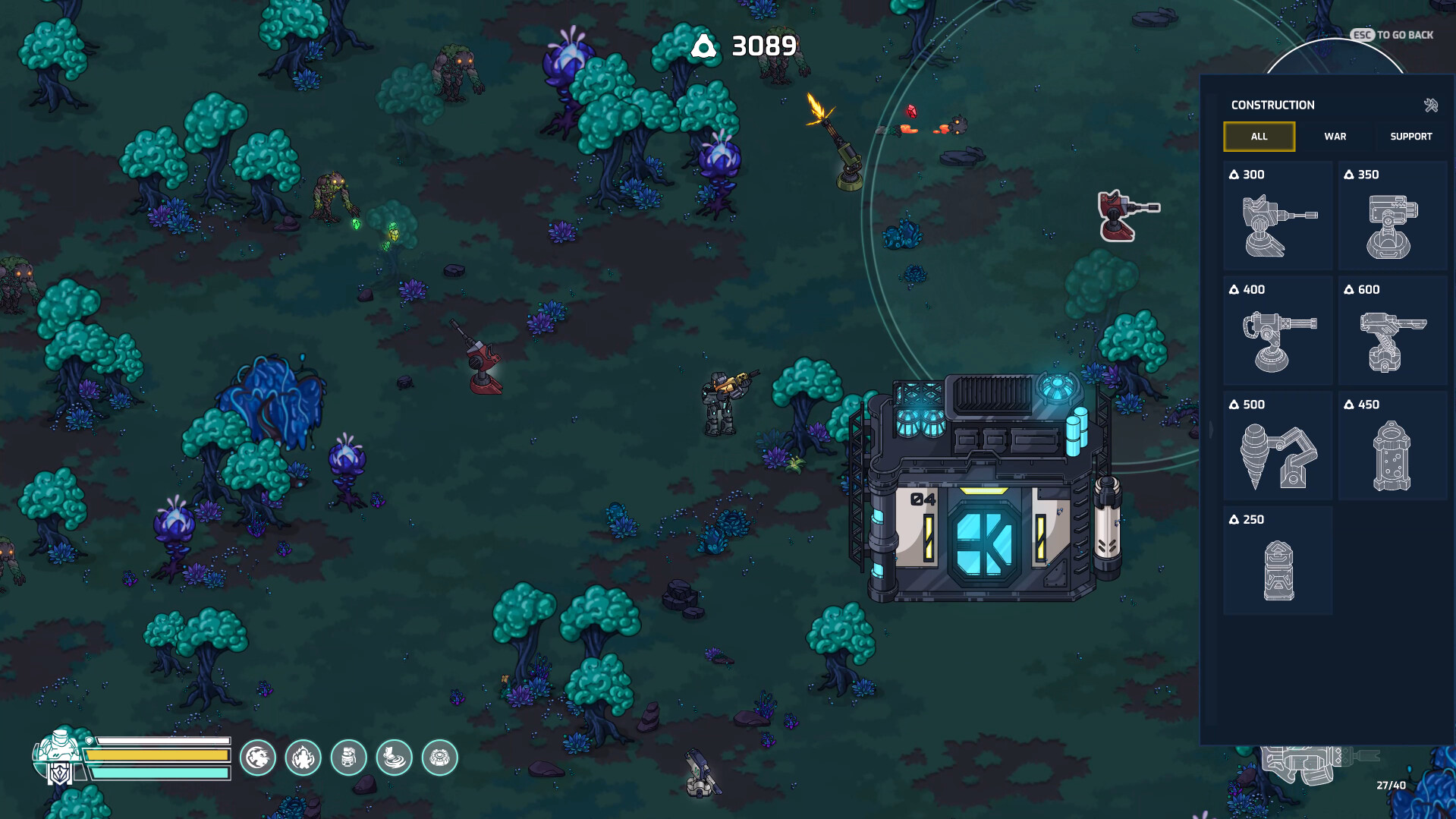1456x819 pixels.
Task: Pick the 400-cost gatling turret
Action: pyautogui.click(x=1278, y=332)
